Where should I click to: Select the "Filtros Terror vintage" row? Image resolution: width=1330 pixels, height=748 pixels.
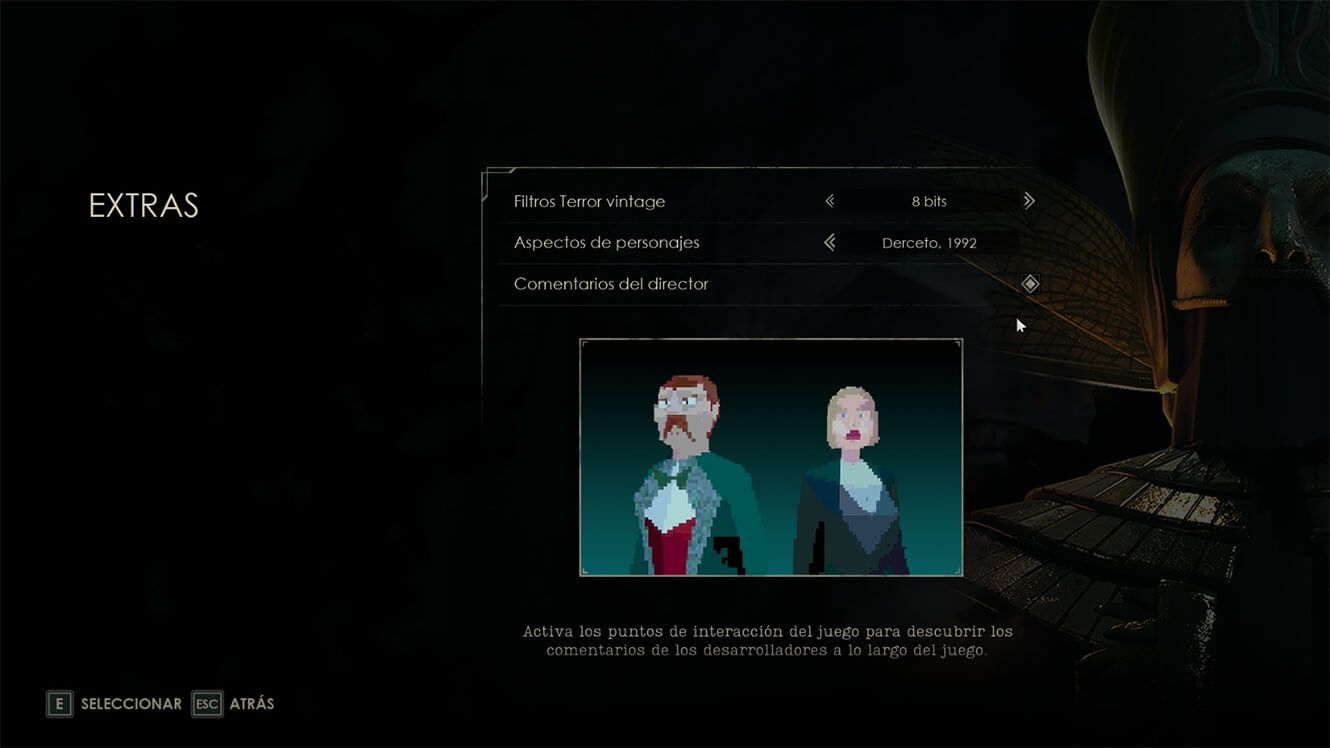tap(588, 200)
